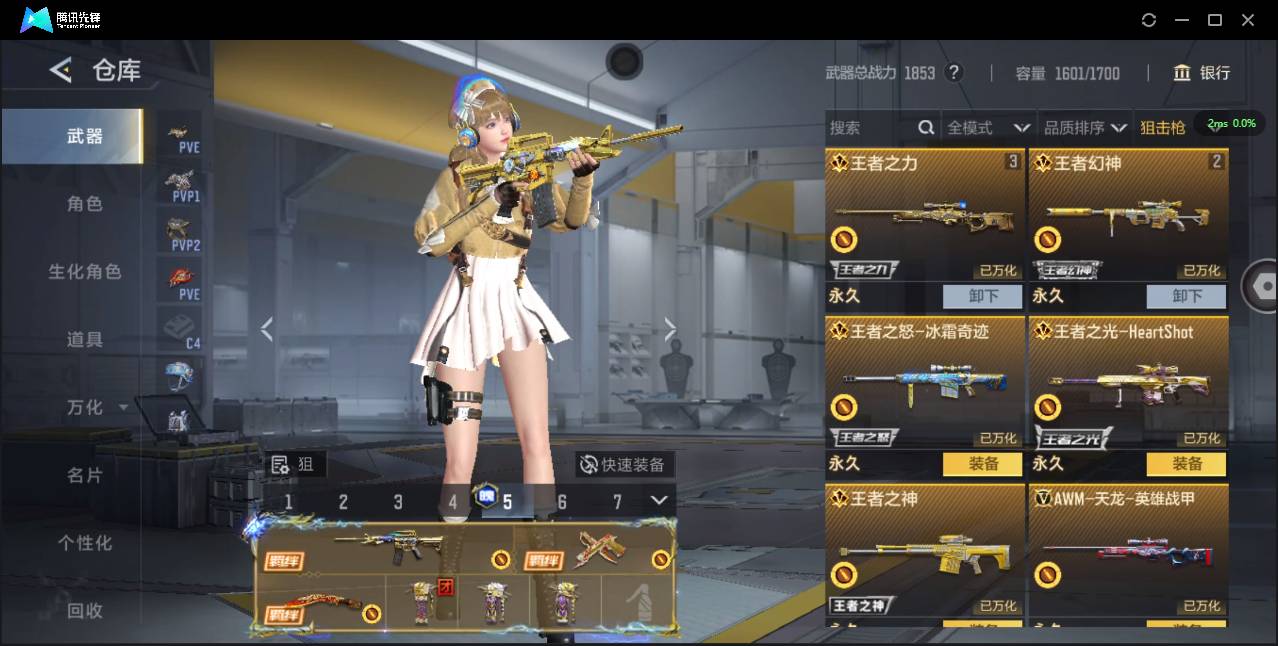Click the weapon search field

point(870,128)
